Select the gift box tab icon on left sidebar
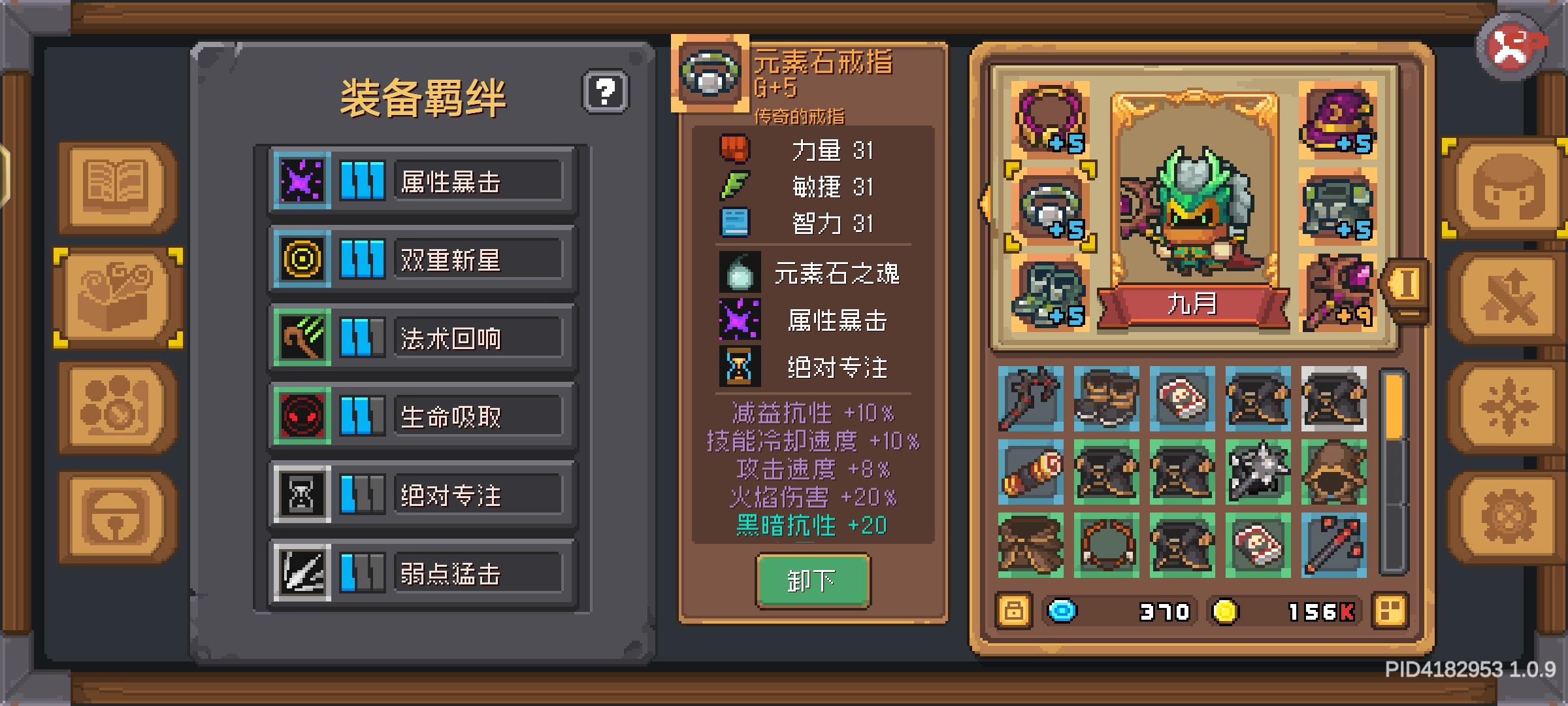Image resolution: width=1568 pixels, height=706 pixels. (x=116, y=297)
